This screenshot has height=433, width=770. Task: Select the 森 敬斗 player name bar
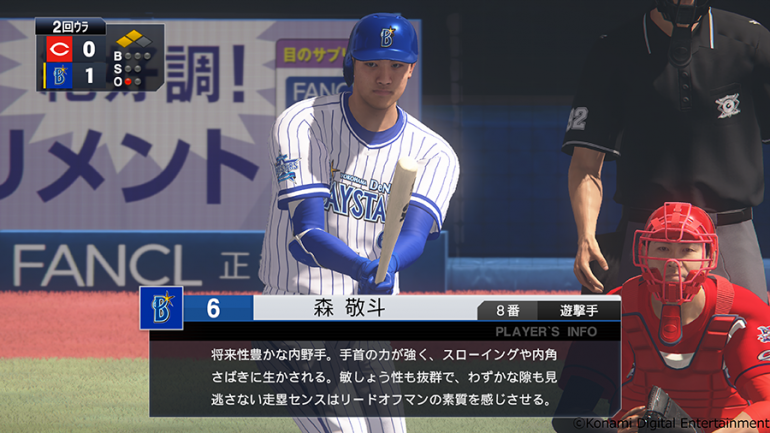click(362, 309)
